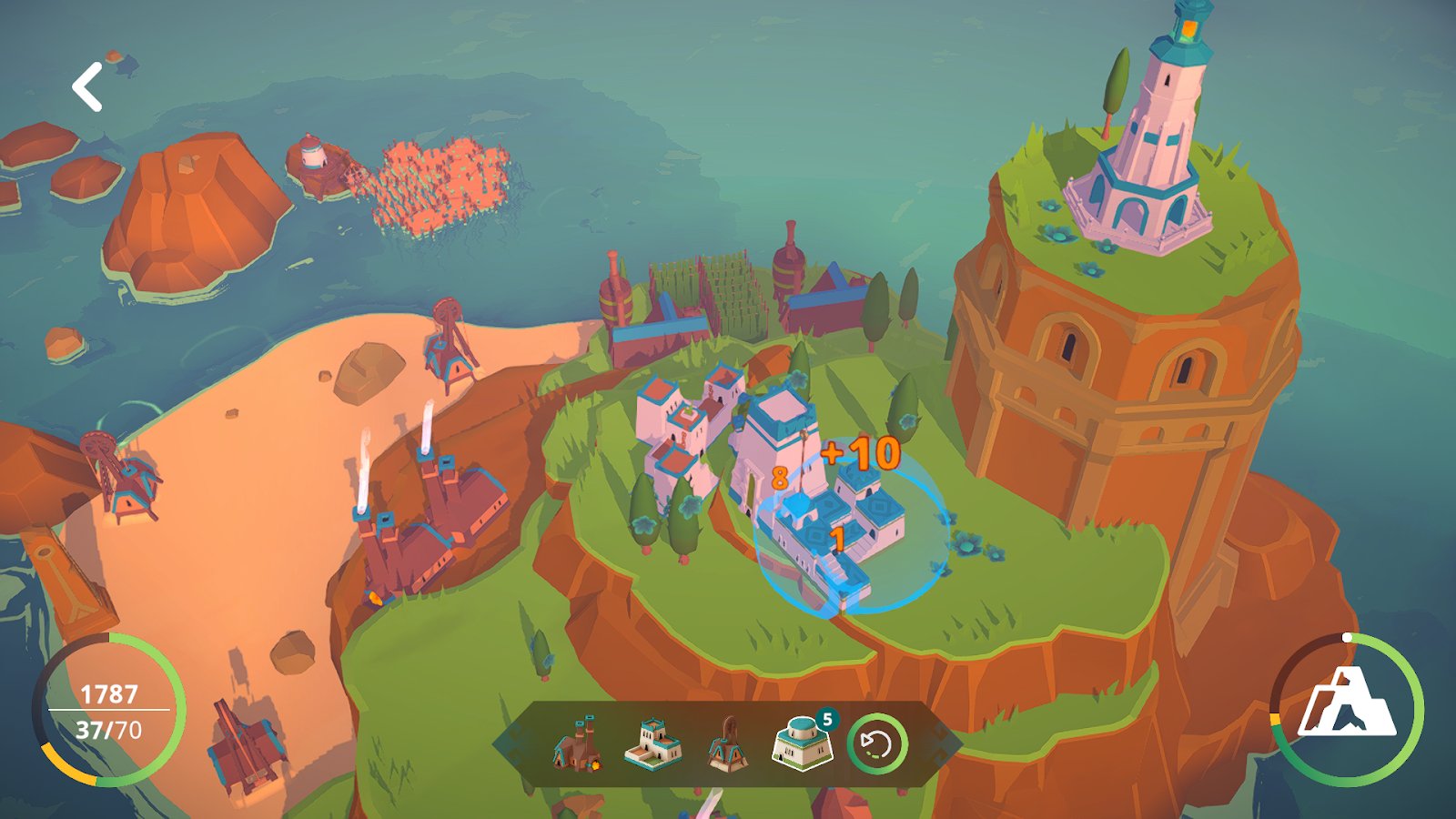
Task: Pick the brown tower mine building
Action: coord(727,744)
